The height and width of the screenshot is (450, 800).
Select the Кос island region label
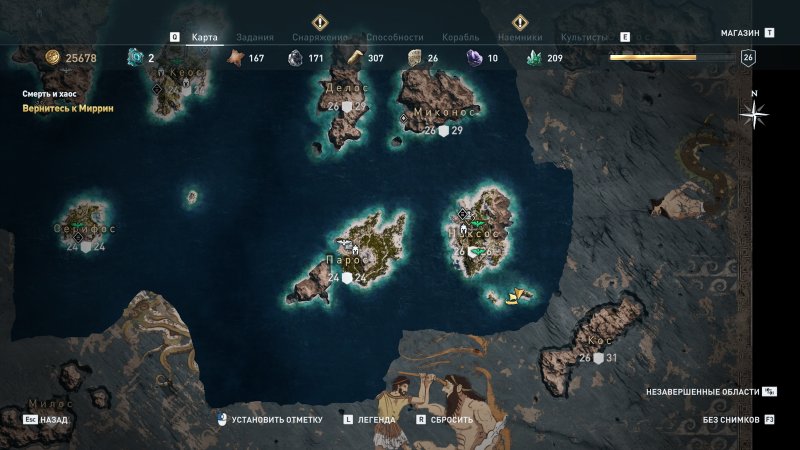coord(600,341)
